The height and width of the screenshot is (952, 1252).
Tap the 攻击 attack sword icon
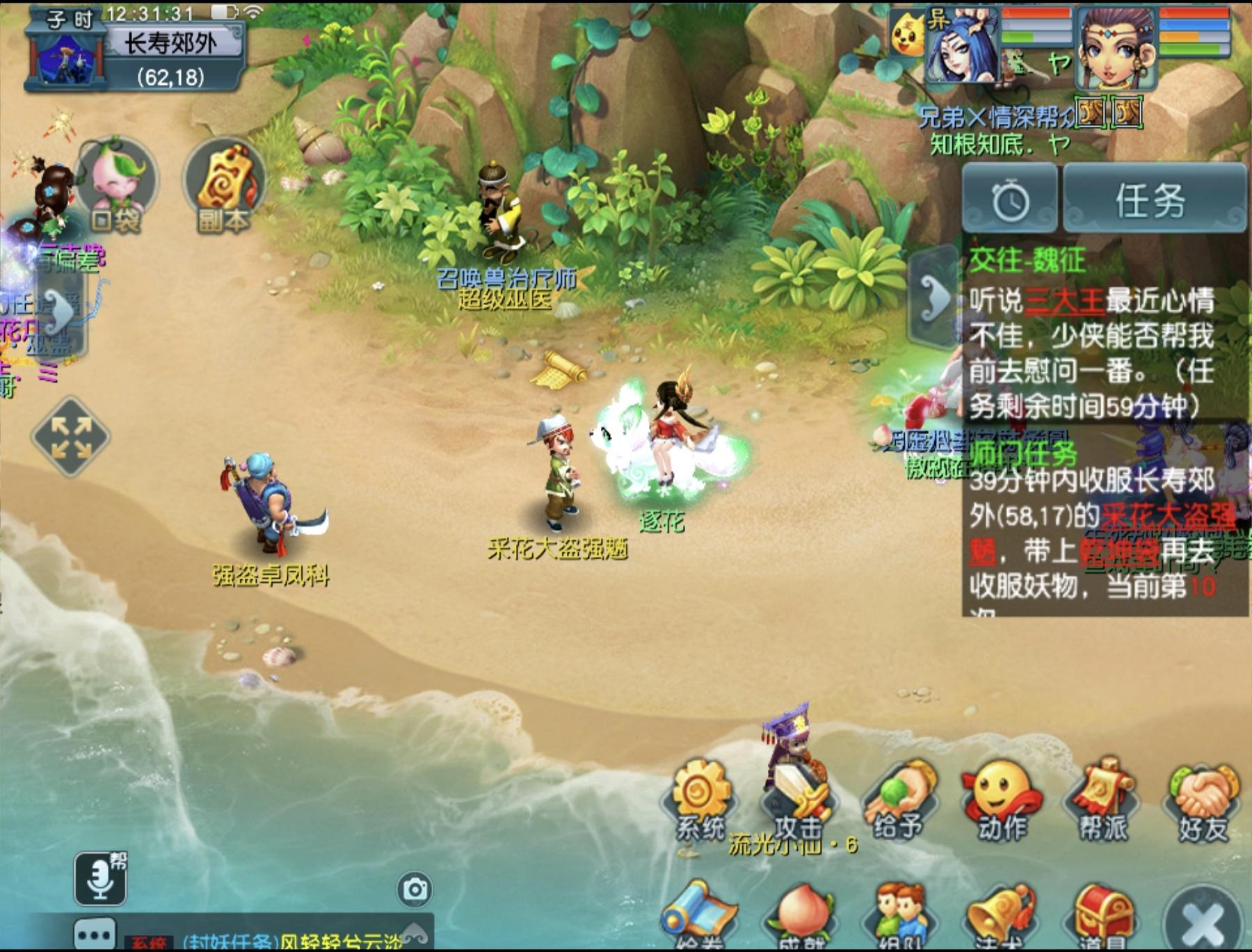point(800,800)
